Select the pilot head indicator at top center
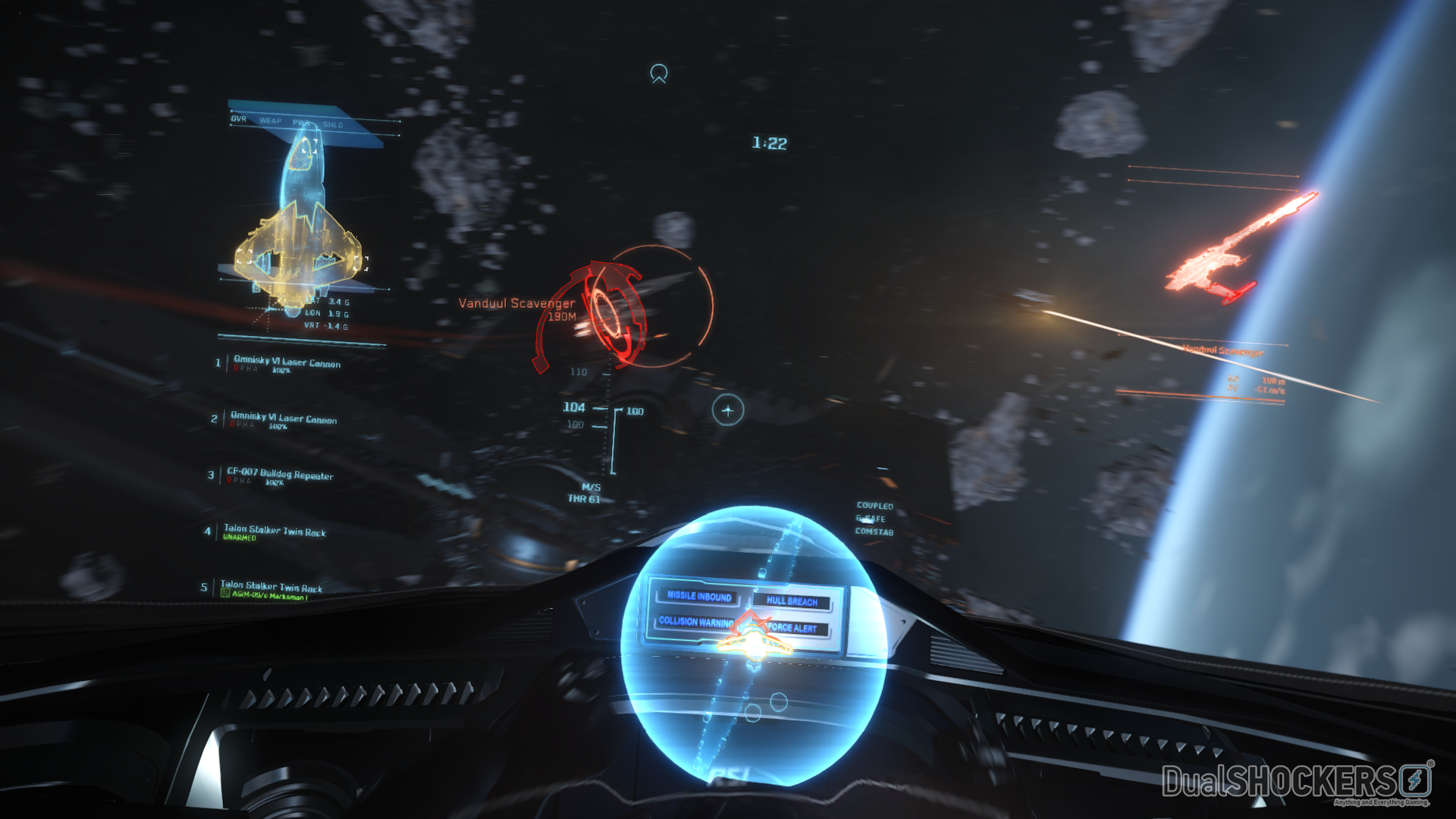Image resolution: width=1456 pixels, height=819 pixels. (657, 74)
